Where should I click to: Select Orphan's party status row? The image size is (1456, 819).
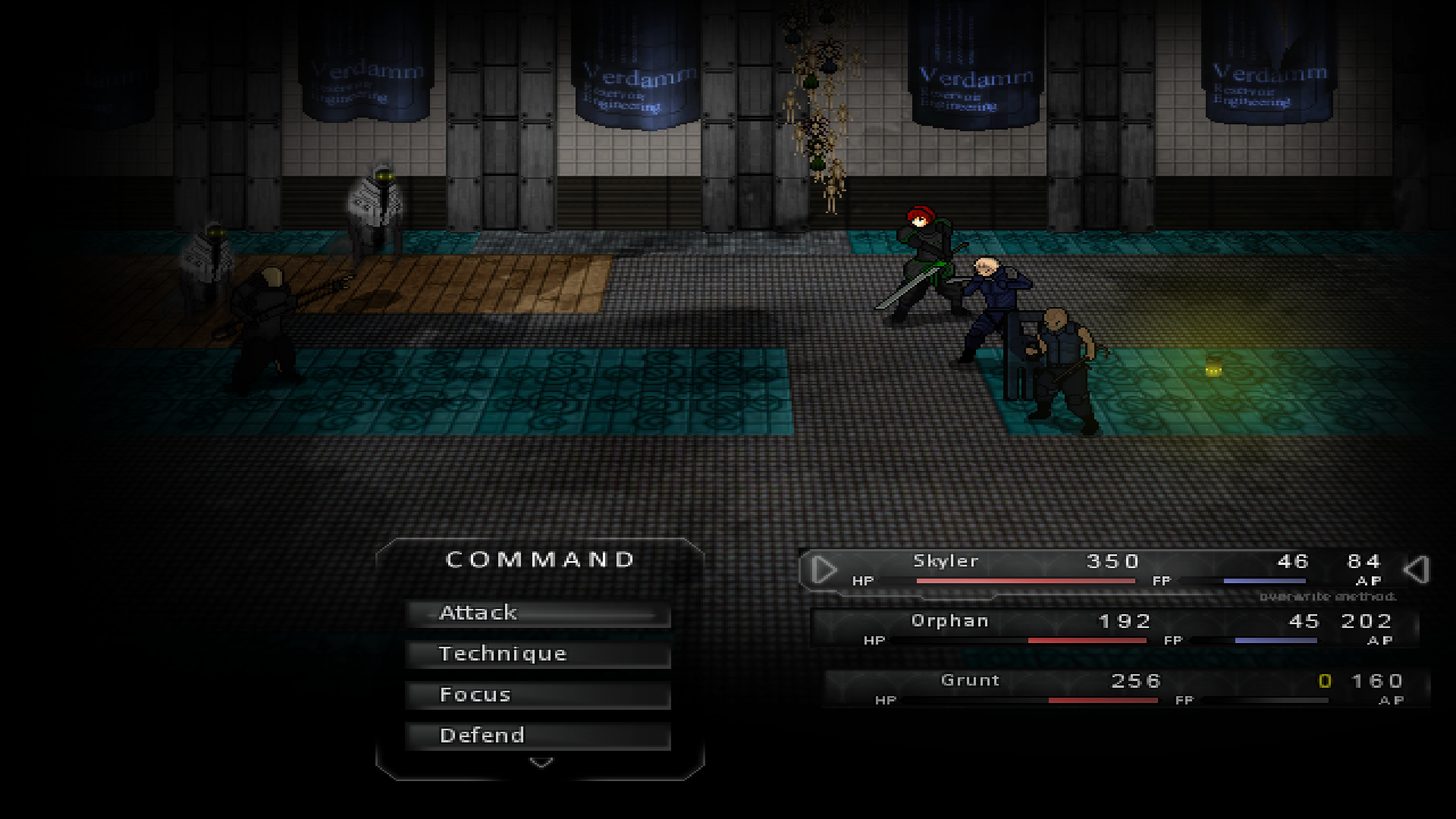(x=1115, y=629)
